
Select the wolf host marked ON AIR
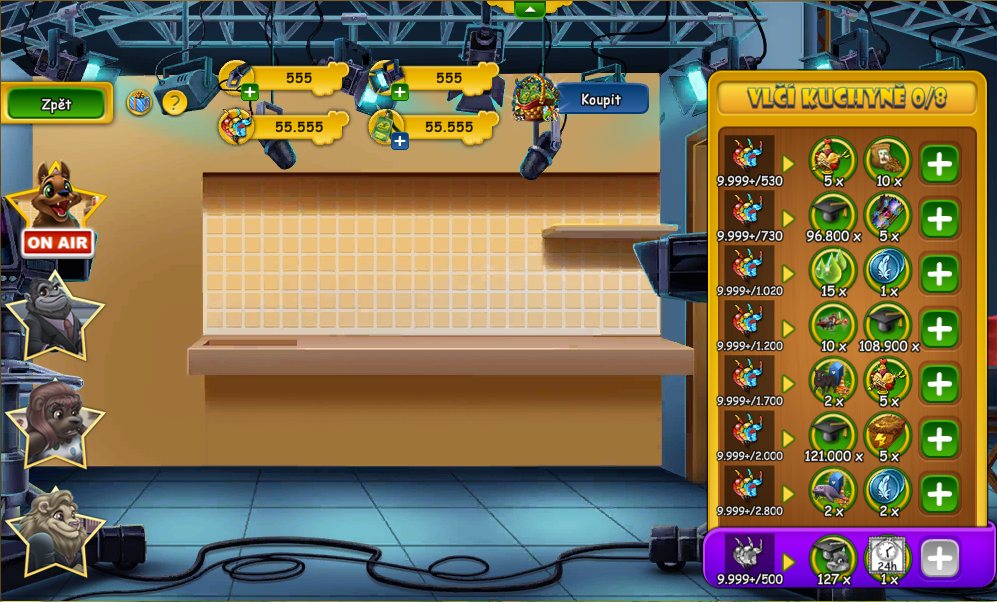pos(56,205)
